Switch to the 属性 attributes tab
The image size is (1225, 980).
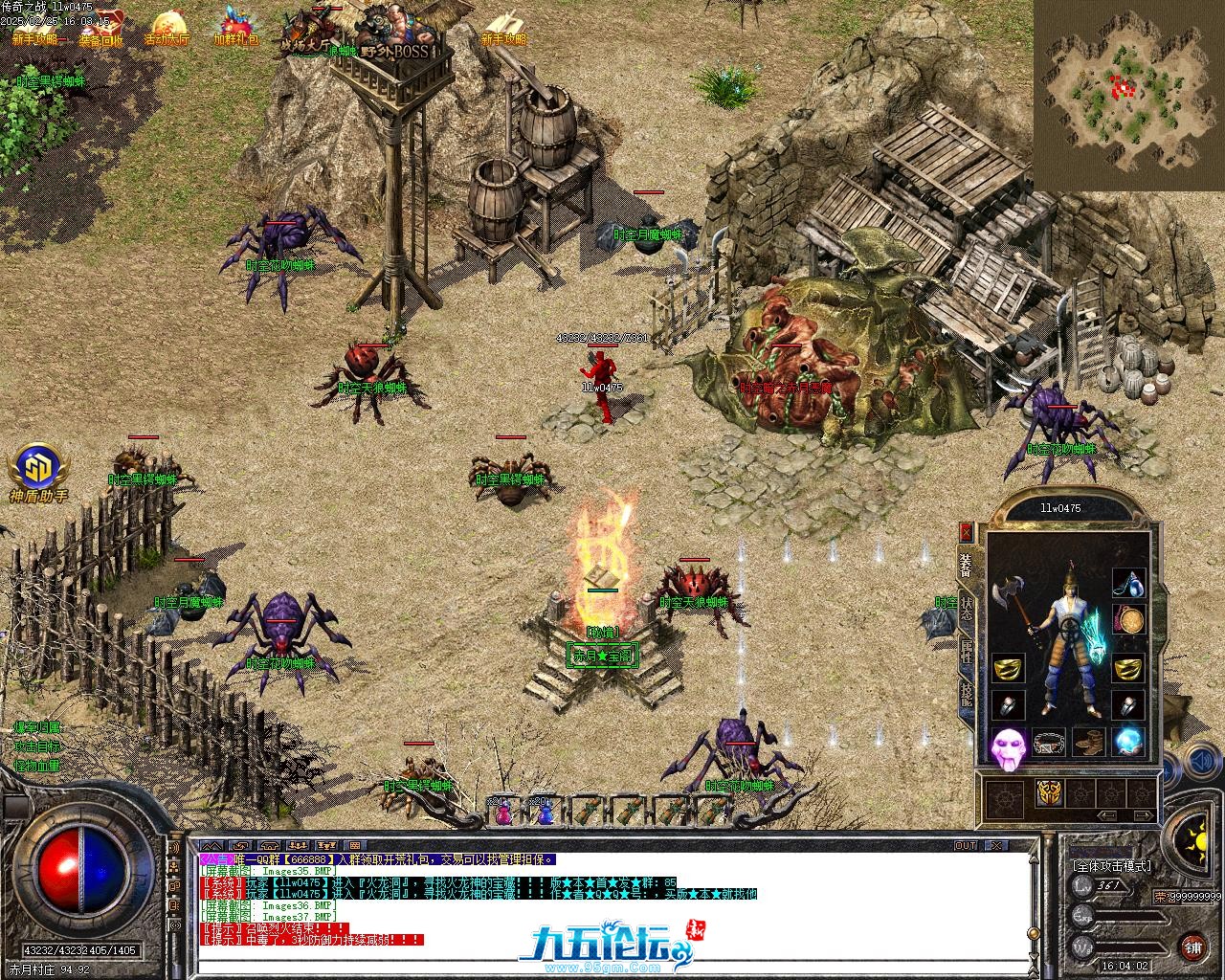[967, 653]
